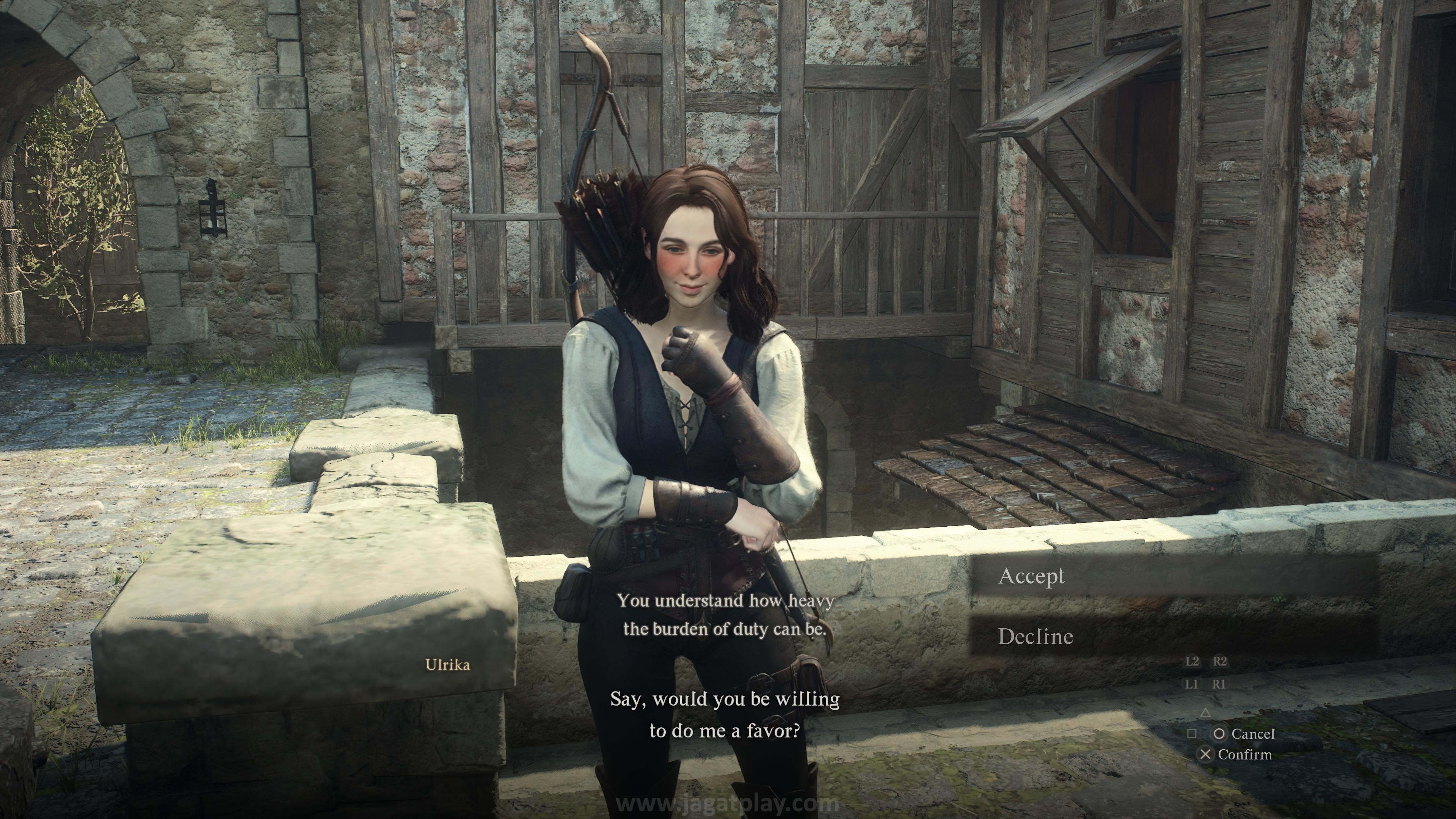Accept Ulrika's favor request

(x=1032, y=576)
